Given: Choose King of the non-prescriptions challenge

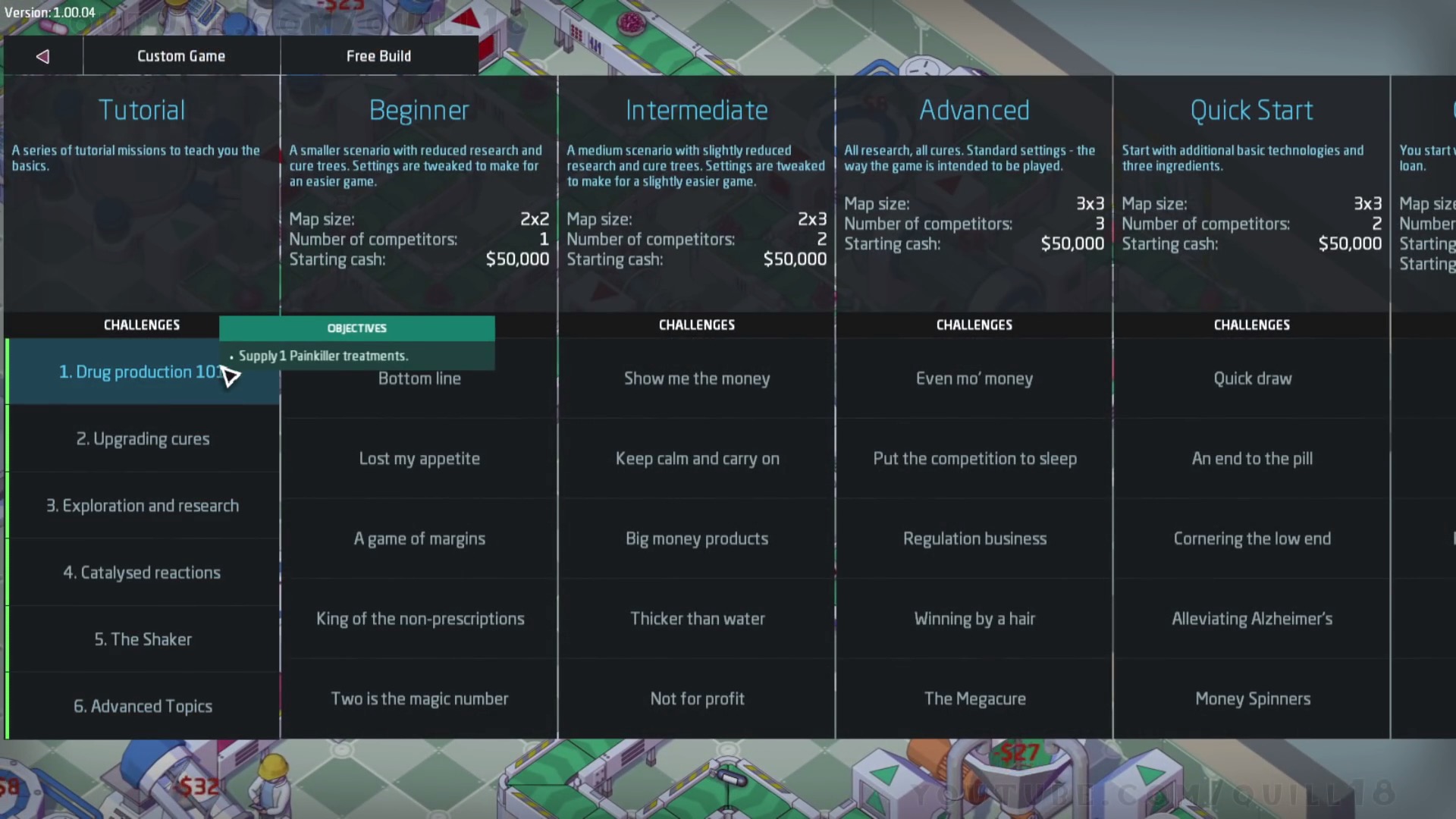Looking at the screenshot, I should pyautogui.click(x=419, y=619).
